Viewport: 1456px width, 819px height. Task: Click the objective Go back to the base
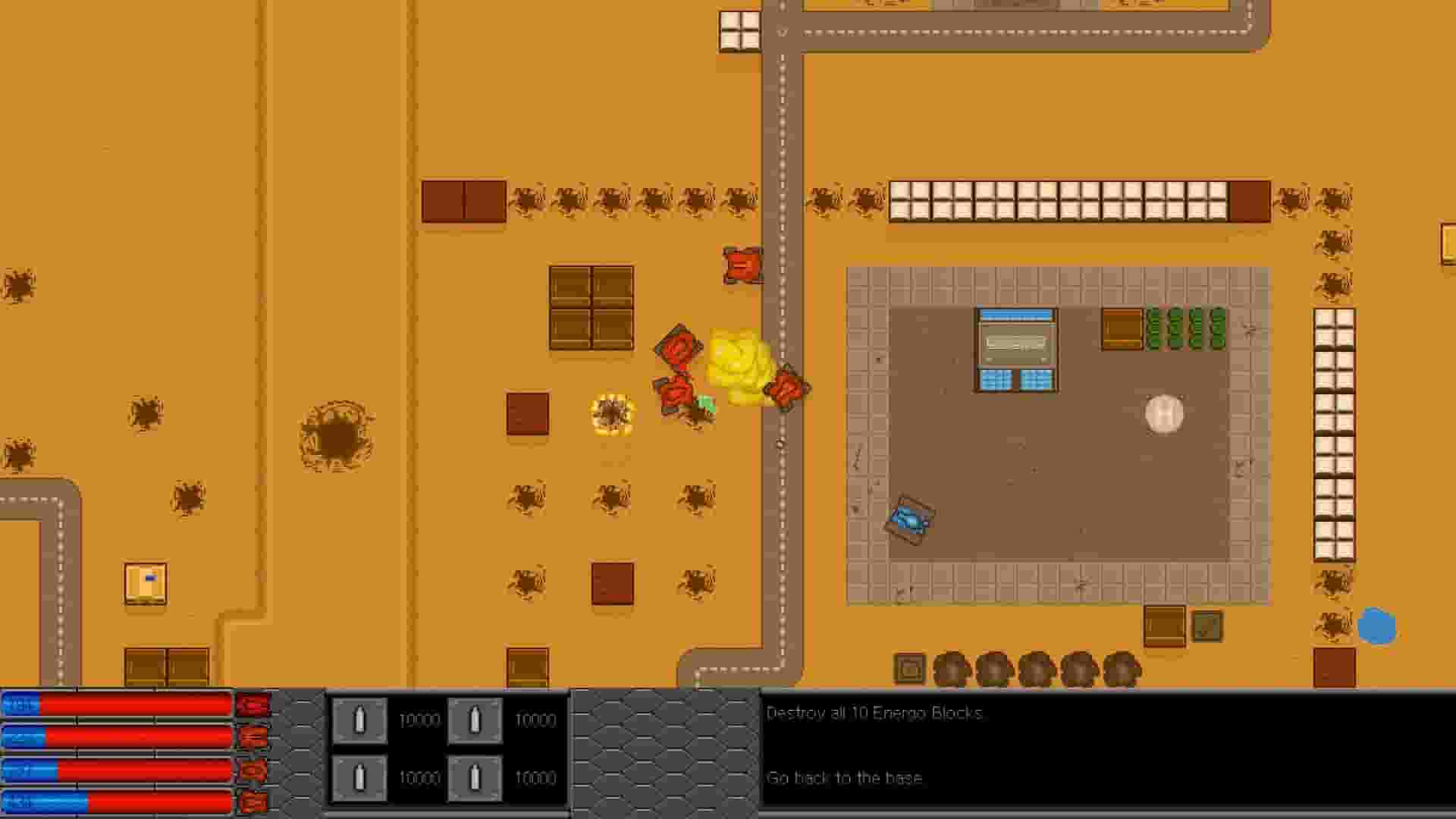pyautogui.click(x=846, y=778)
